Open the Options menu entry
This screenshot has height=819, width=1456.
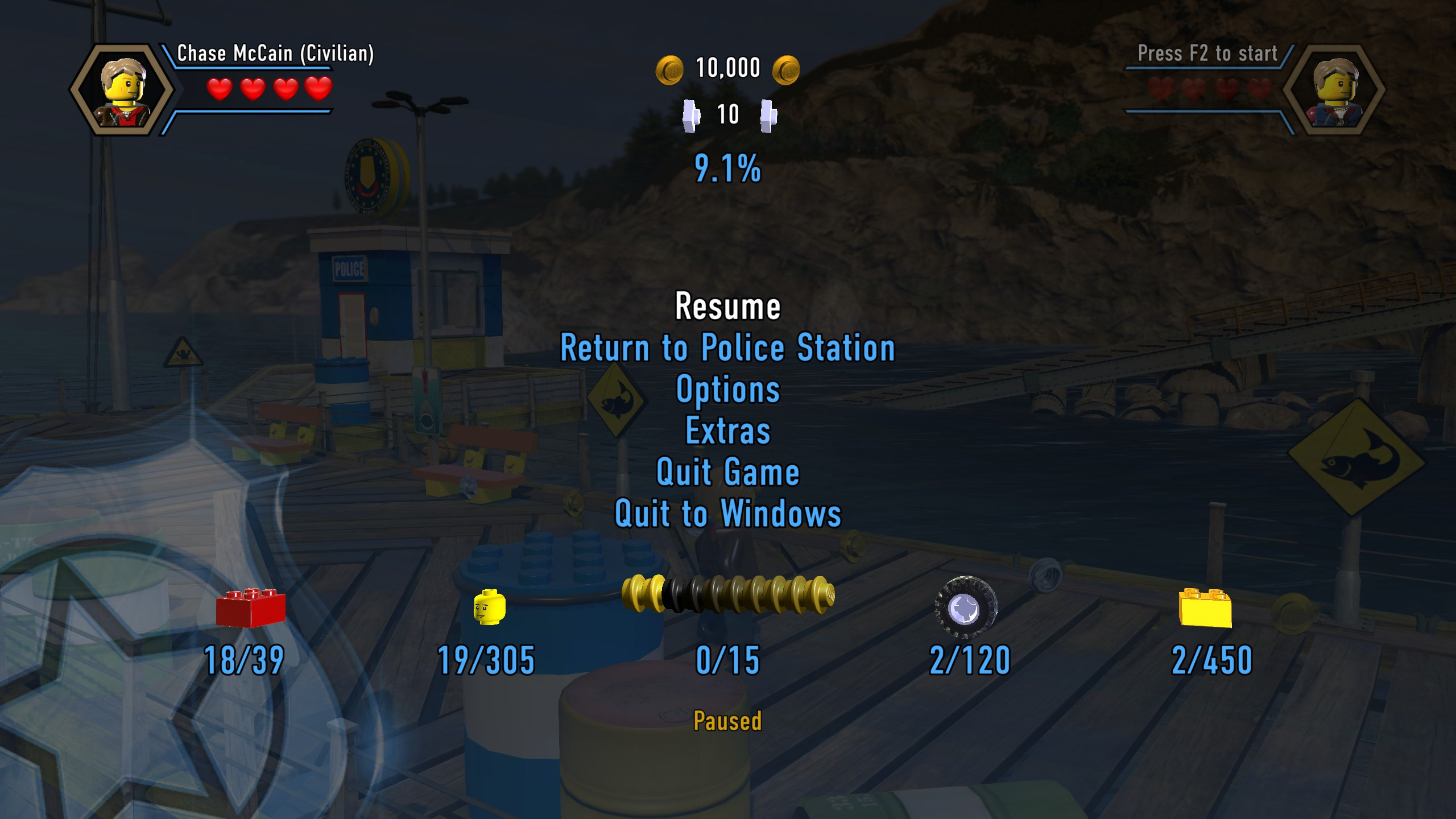click(728, 390)
